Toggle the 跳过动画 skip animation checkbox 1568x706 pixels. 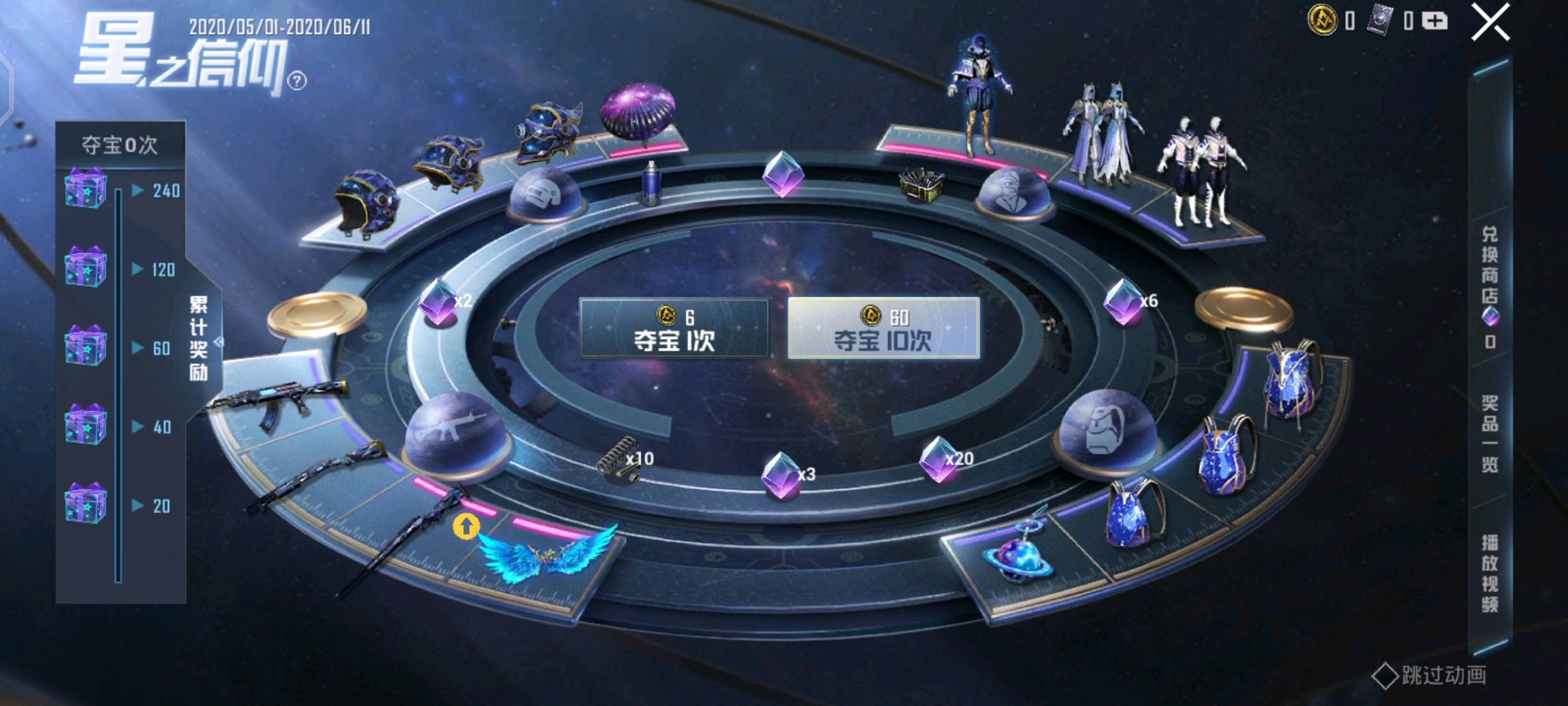(x=1384, y=676)
